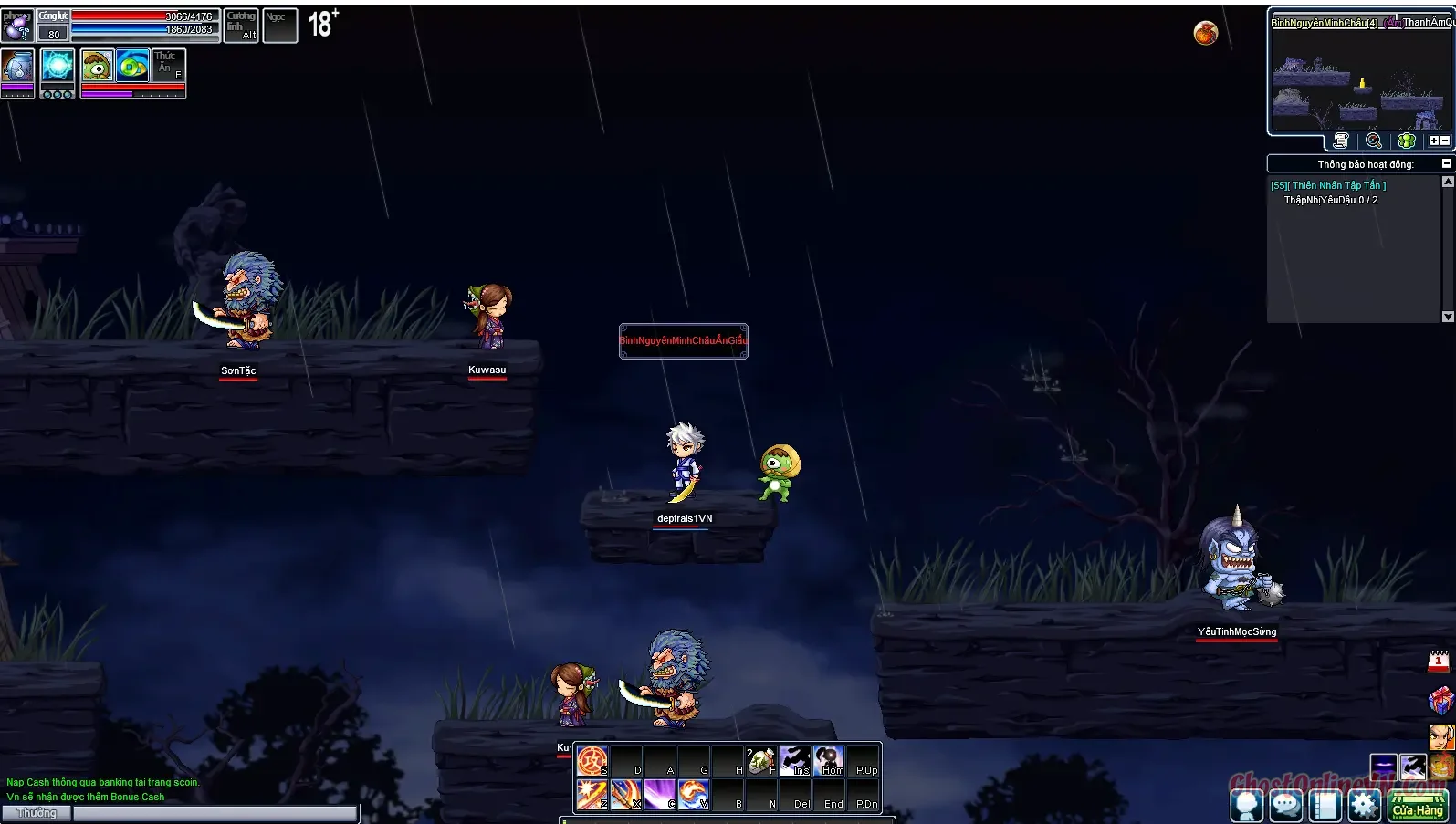1456x824 pixels.
Task: Open the chat bubble menu
Action: (1286, 806)
